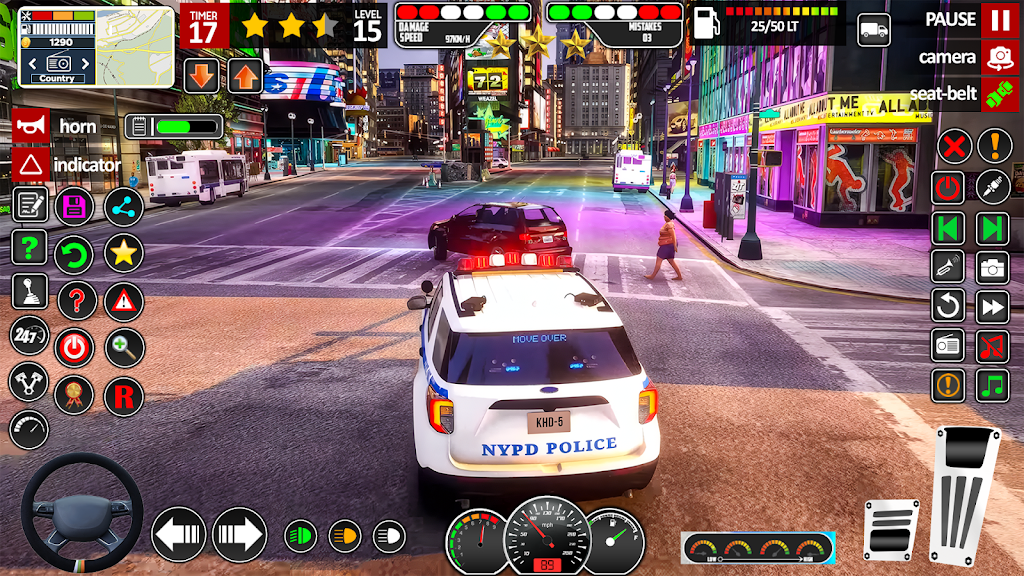The width and height of the screenshot is (1024, 576).
Task: Steer left with the left arrow button
Action: tap(178, 534)
